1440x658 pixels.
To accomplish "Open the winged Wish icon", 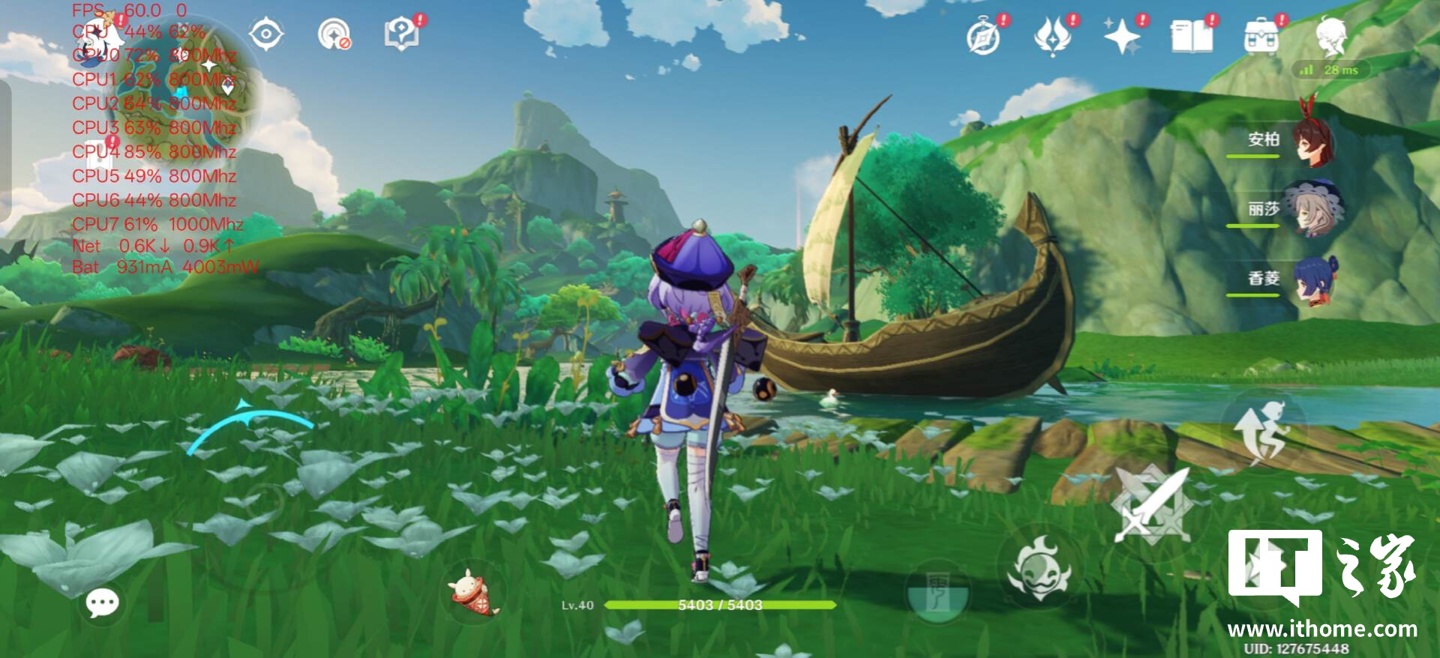I will tap(1053, 37).
